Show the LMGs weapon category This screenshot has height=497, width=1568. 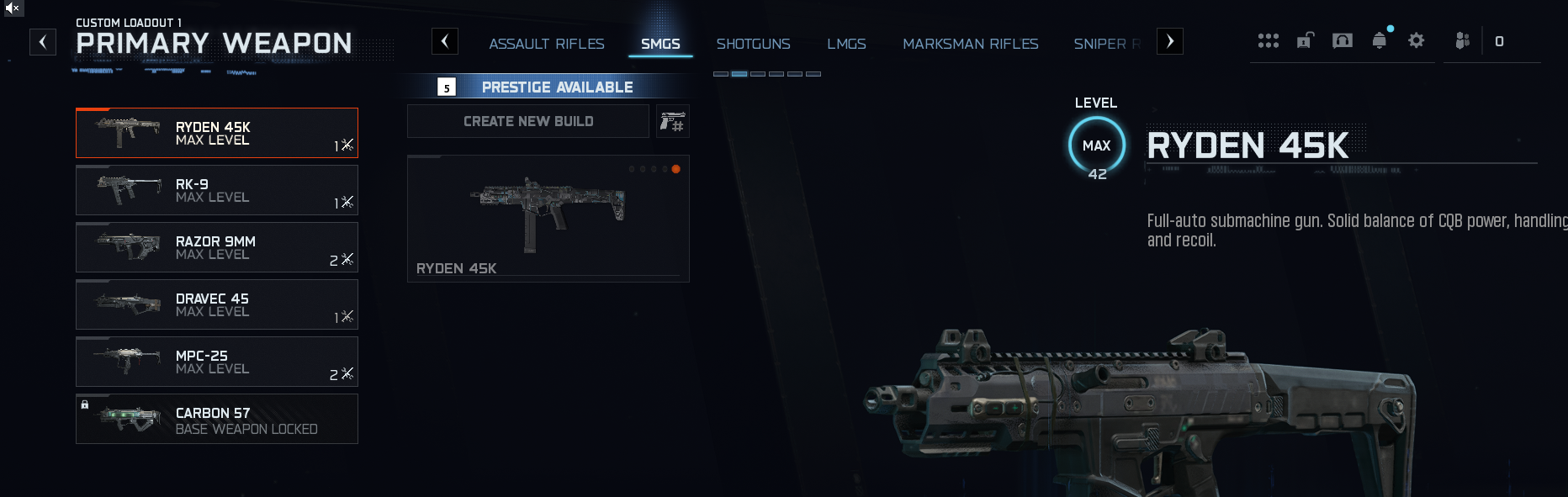(x=846, y=44)
